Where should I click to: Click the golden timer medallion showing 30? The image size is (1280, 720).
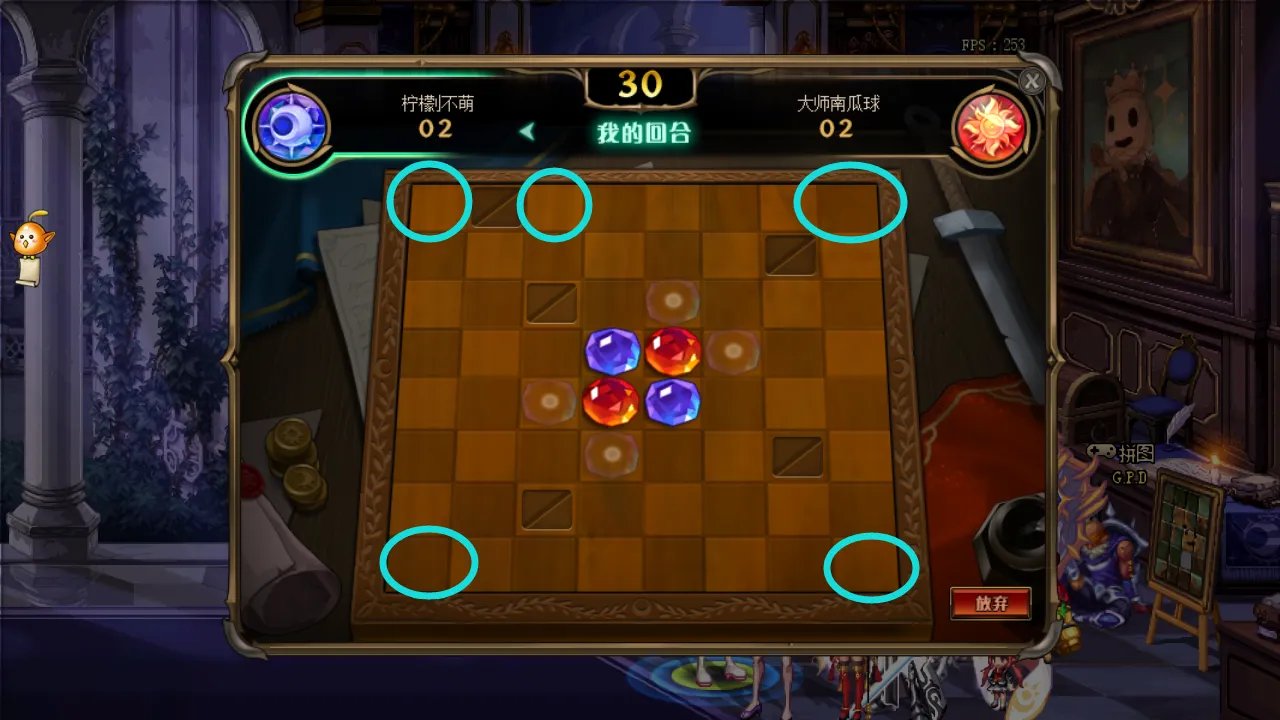click(x=643, y=85)
